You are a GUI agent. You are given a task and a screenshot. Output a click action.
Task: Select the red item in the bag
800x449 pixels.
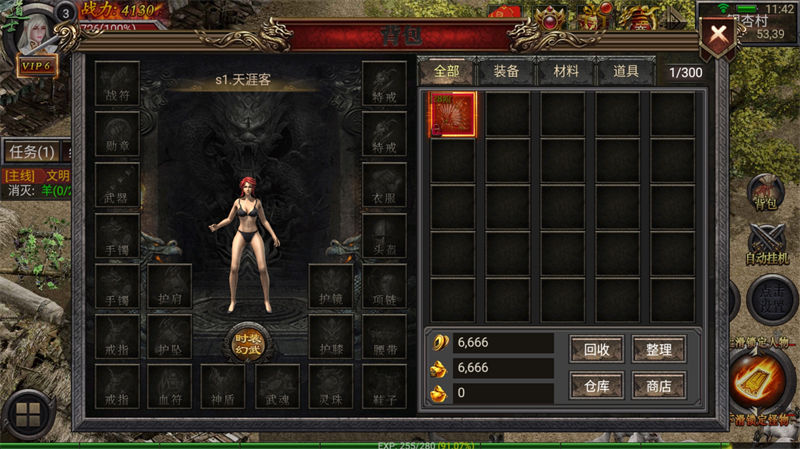pos(452,114)
